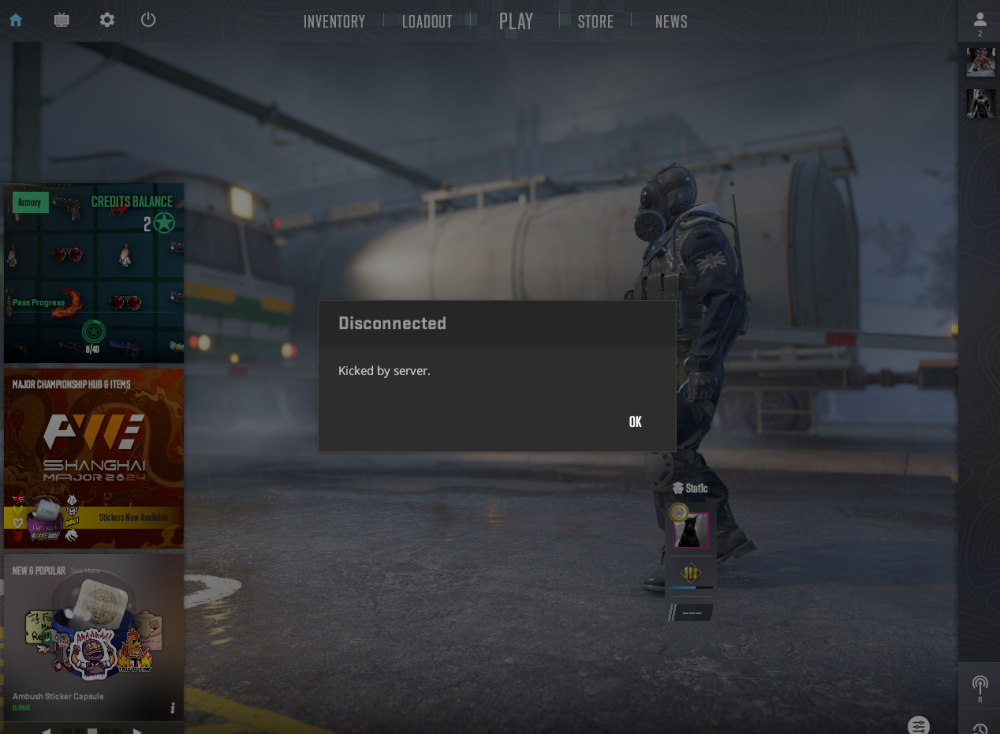Open the Armory credits balance panel
The image size is (1000, 734).
(94, 272)
